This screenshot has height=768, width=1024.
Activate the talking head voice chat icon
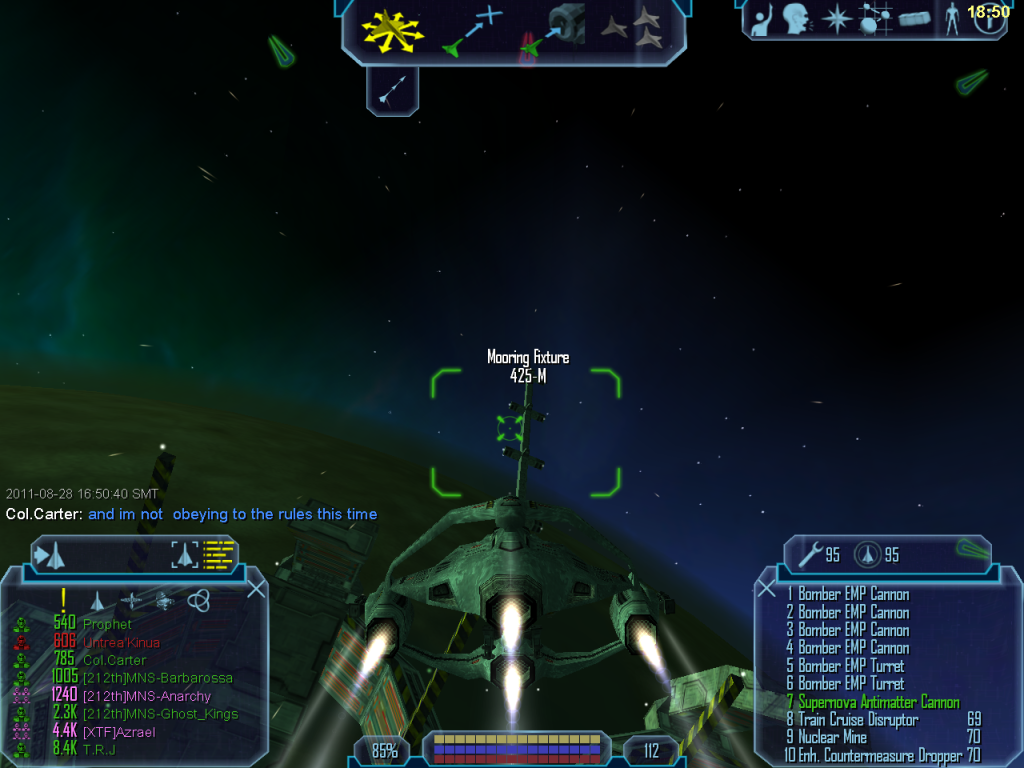pyautogui.click(x=797, y=19)
